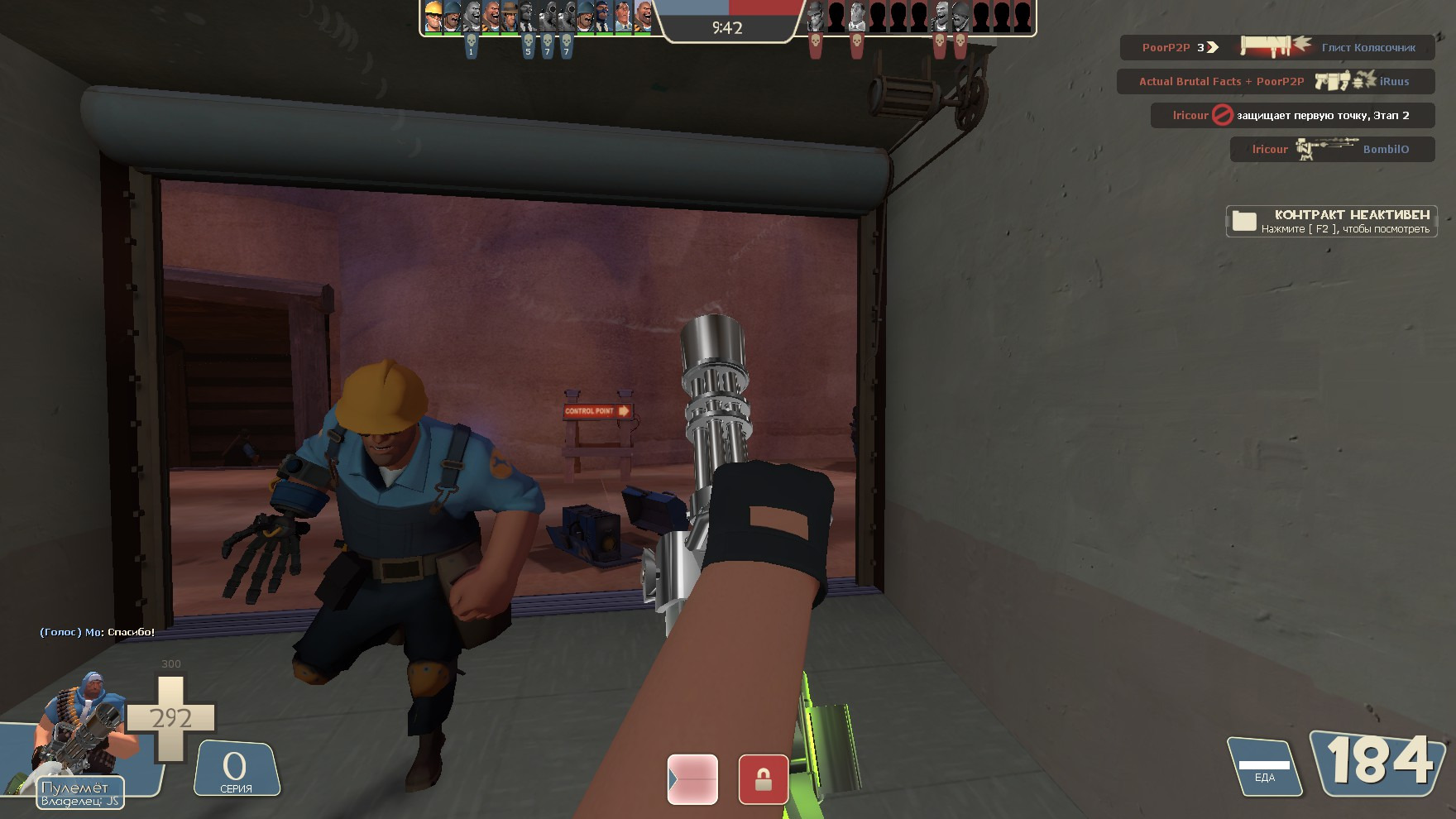Click the iRuus kill feed row
The height and width of the screenshot is (819, 1456).
1274,81
